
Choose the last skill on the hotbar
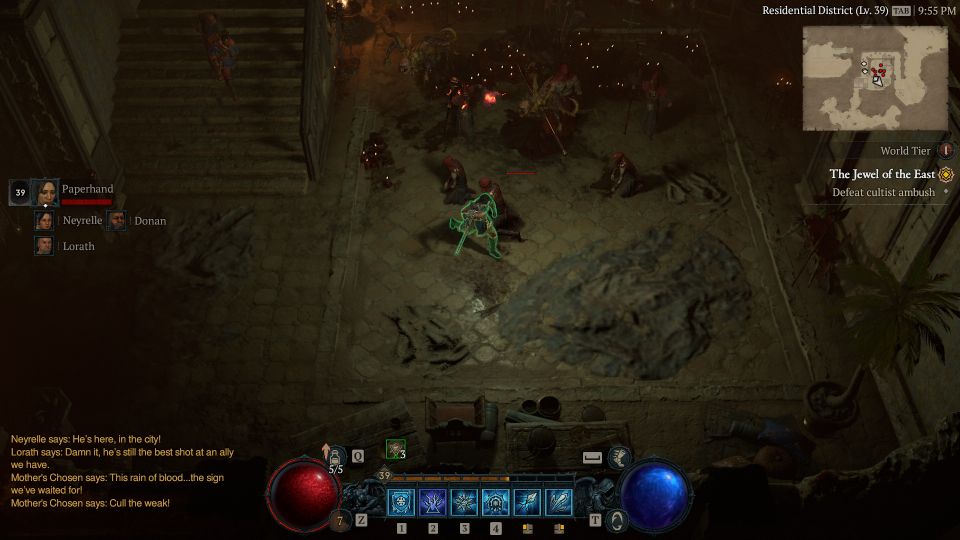(x=559, y=502)
